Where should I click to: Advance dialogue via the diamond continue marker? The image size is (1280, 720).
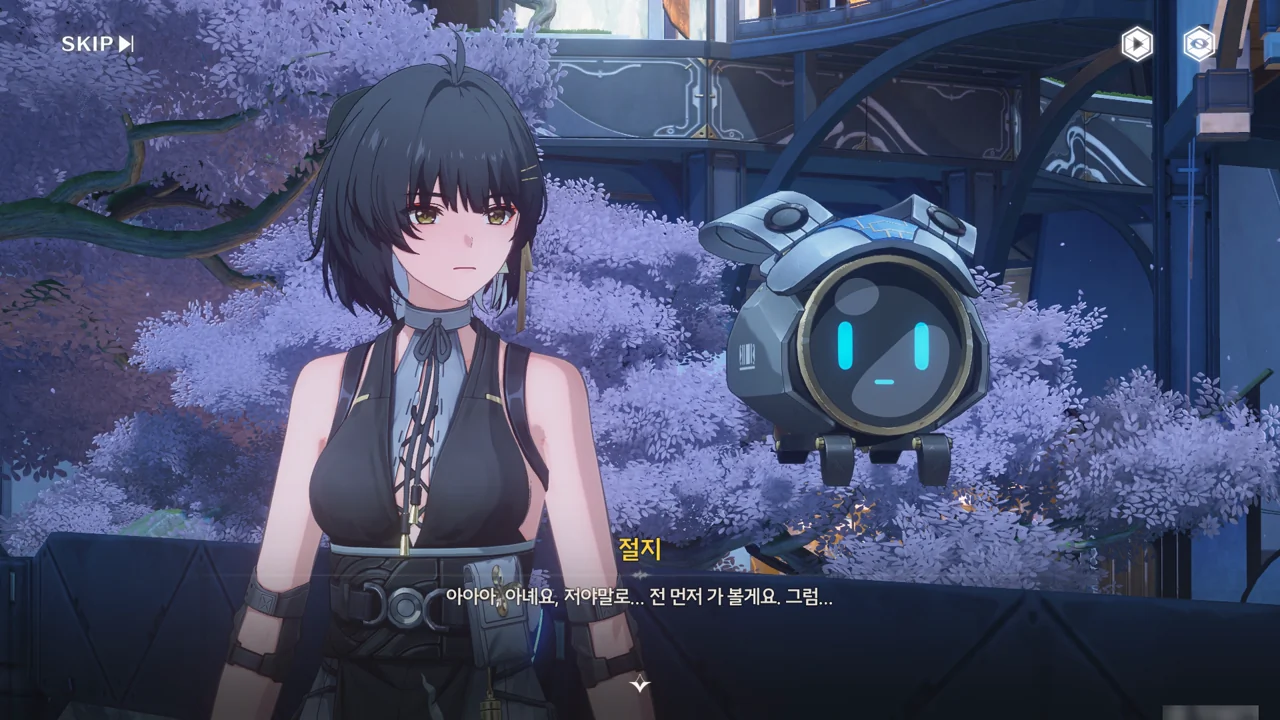640,684
